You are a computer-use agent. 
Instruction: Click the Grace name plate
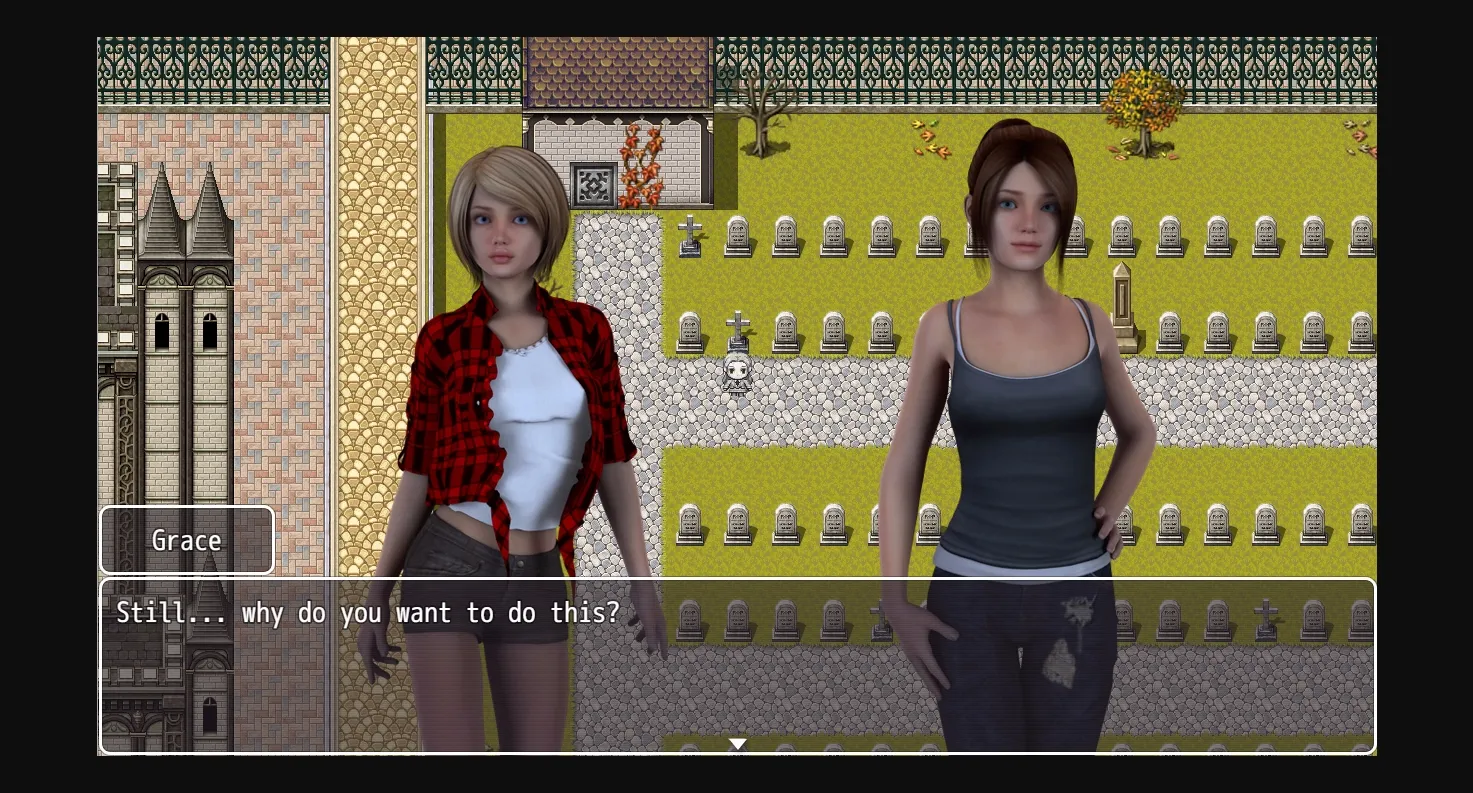click(186, 539)
